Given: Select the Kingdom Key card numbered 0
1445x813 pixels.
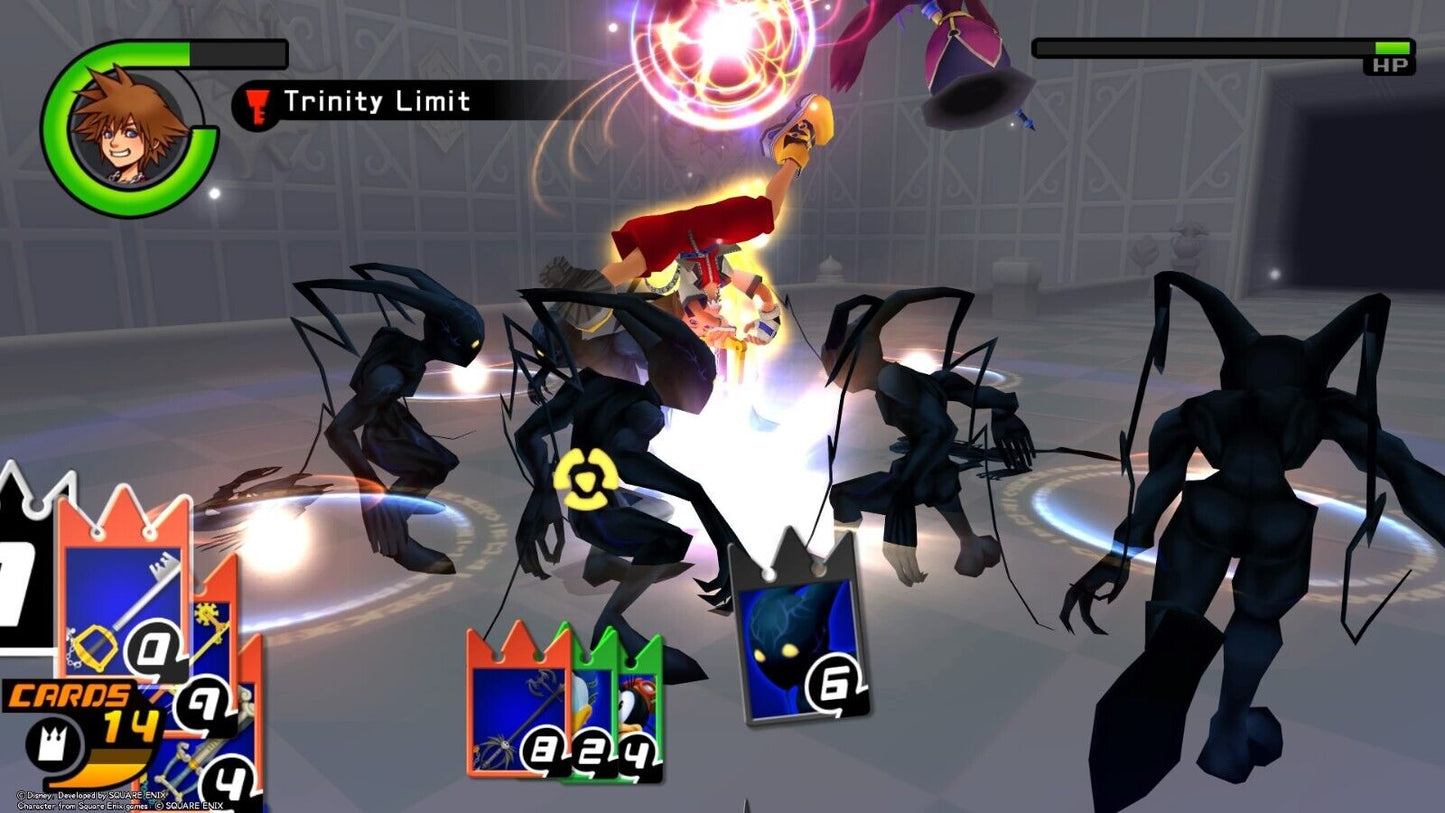Looking at the screenshot, I should click(x=122, y=592).
